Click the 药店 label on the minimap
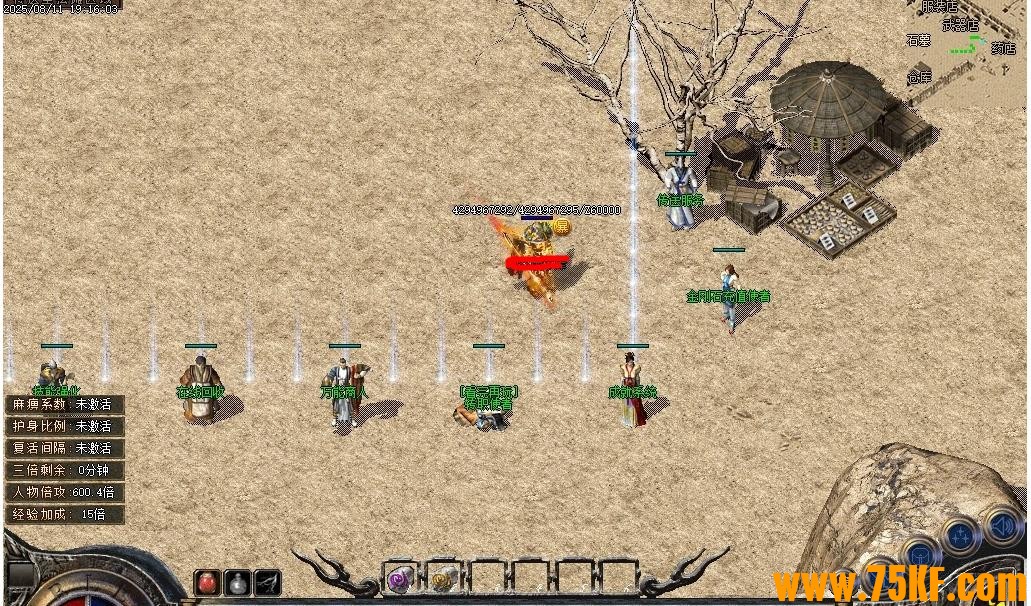The width and height of the screenshot is (1031, 606). (x=1003, y=48)
